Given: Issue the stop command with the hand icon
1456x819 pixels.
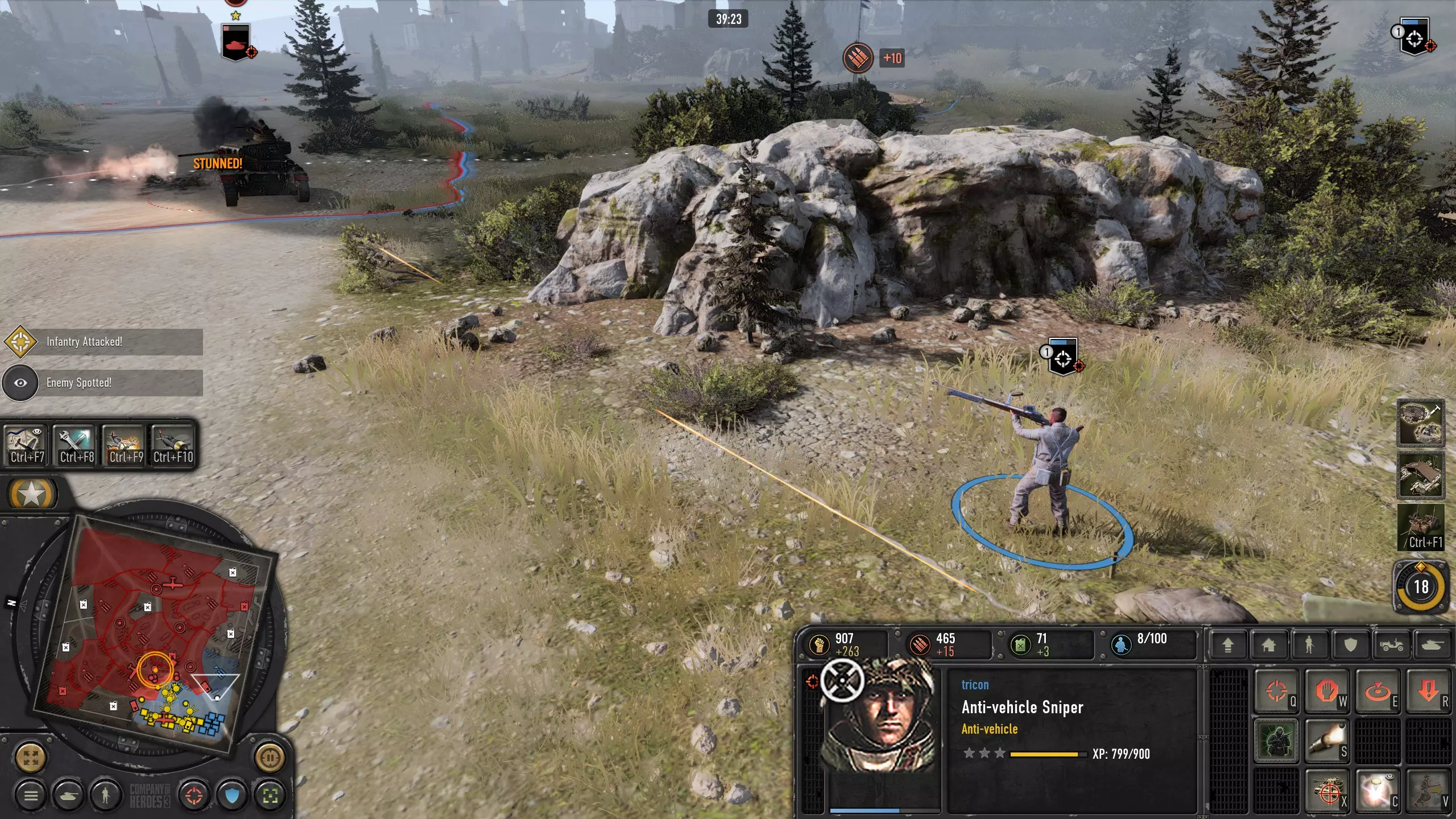Looking at the screenshot, I should click(1326, 692).
